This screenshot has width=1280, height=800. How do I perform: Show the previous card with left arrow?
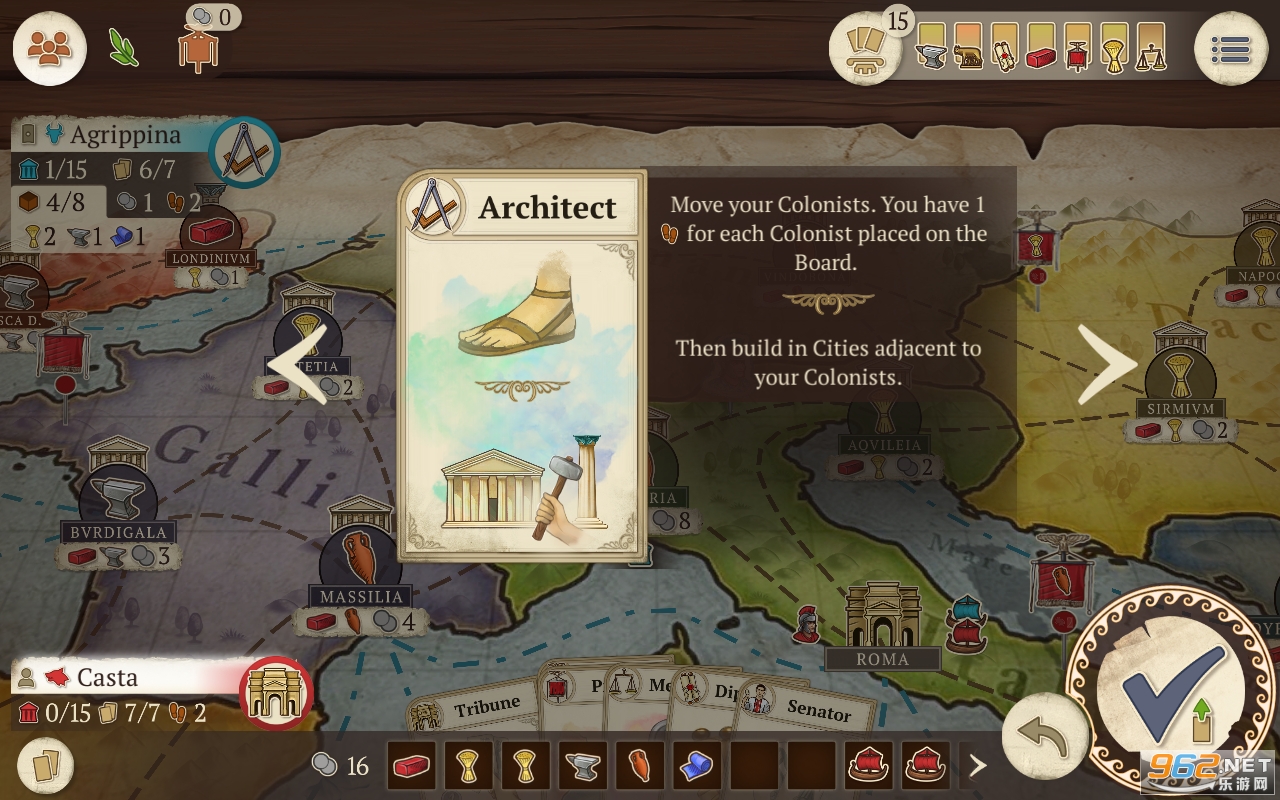pyautogui.click(x=297, y=364)
